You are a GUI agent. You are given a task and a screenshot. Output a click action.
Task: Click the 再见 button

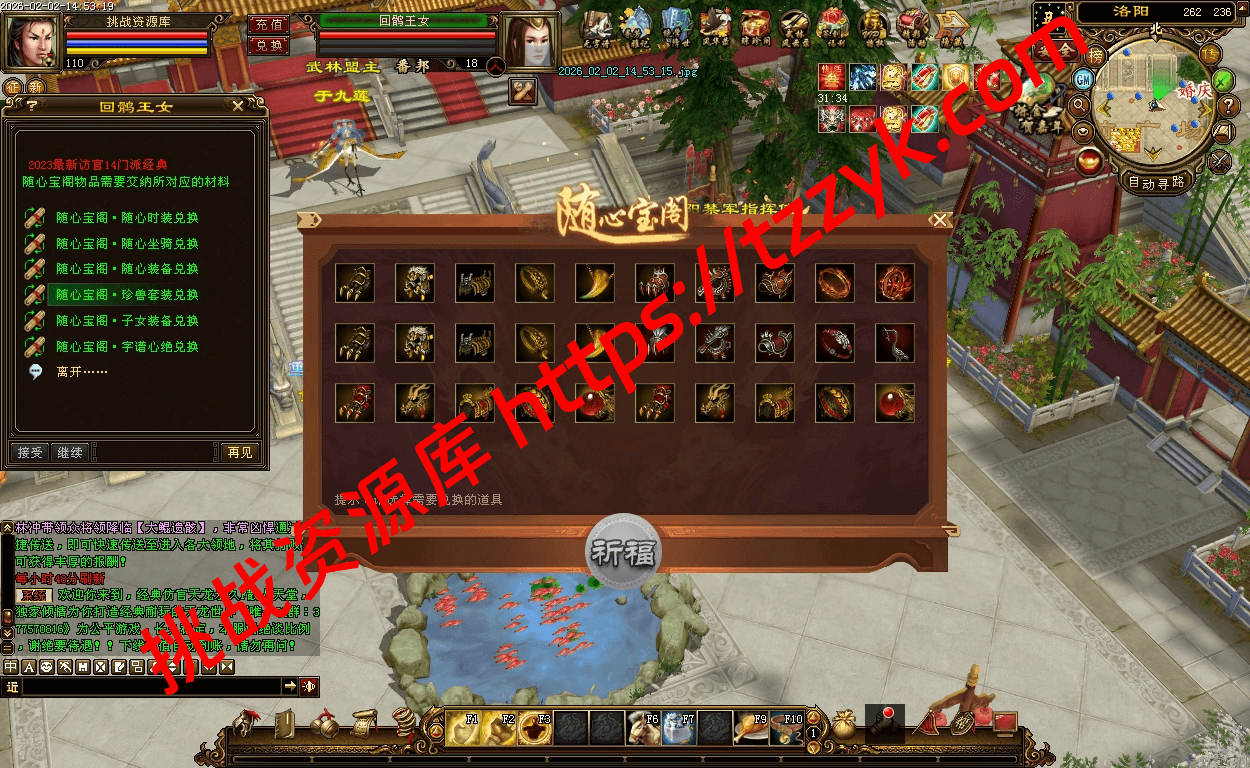coord(240,453)
